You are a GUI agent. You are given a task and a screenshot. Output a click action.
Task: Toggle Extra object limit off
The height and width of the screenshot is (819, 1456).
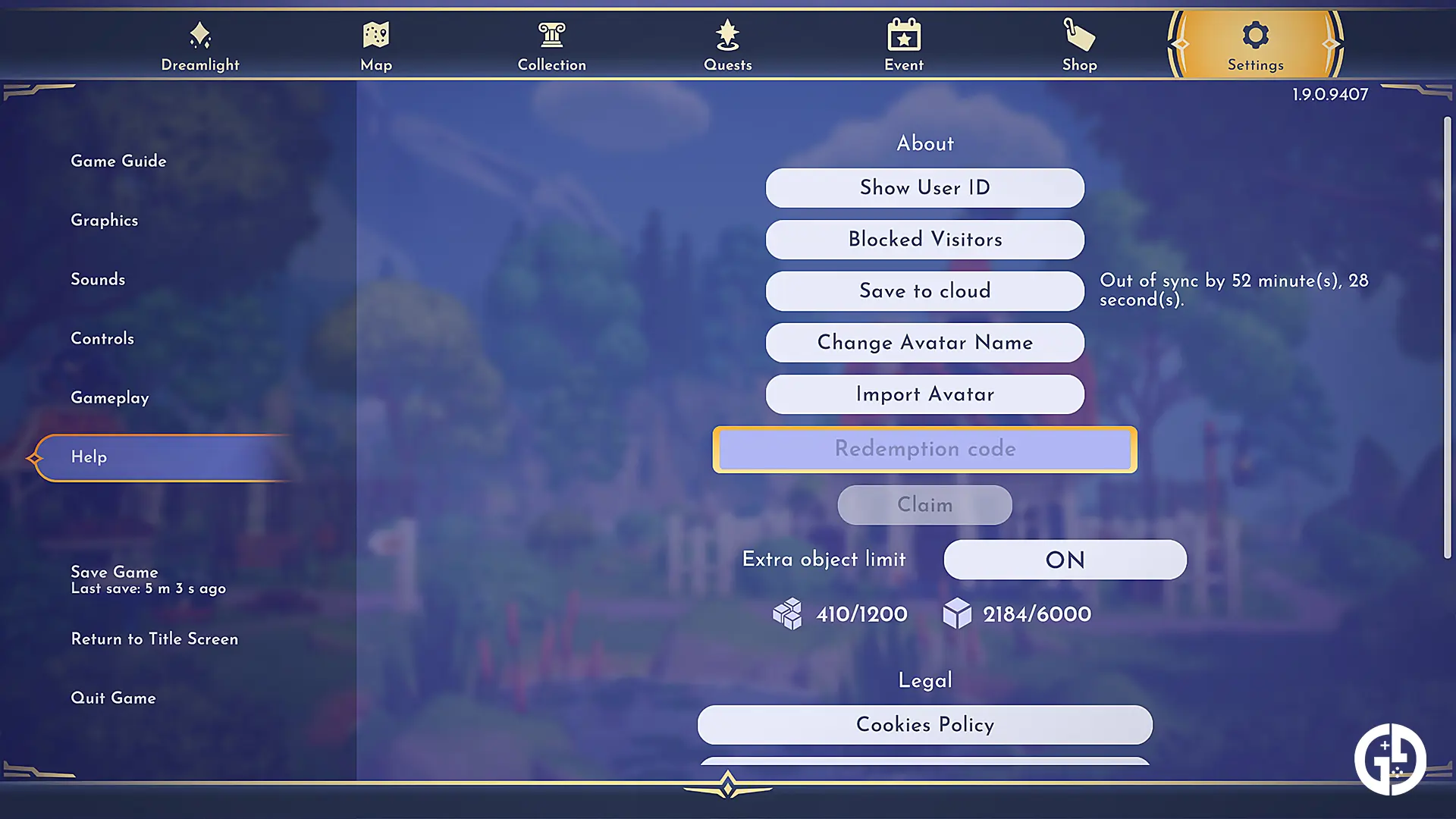tap(1064, 560)
